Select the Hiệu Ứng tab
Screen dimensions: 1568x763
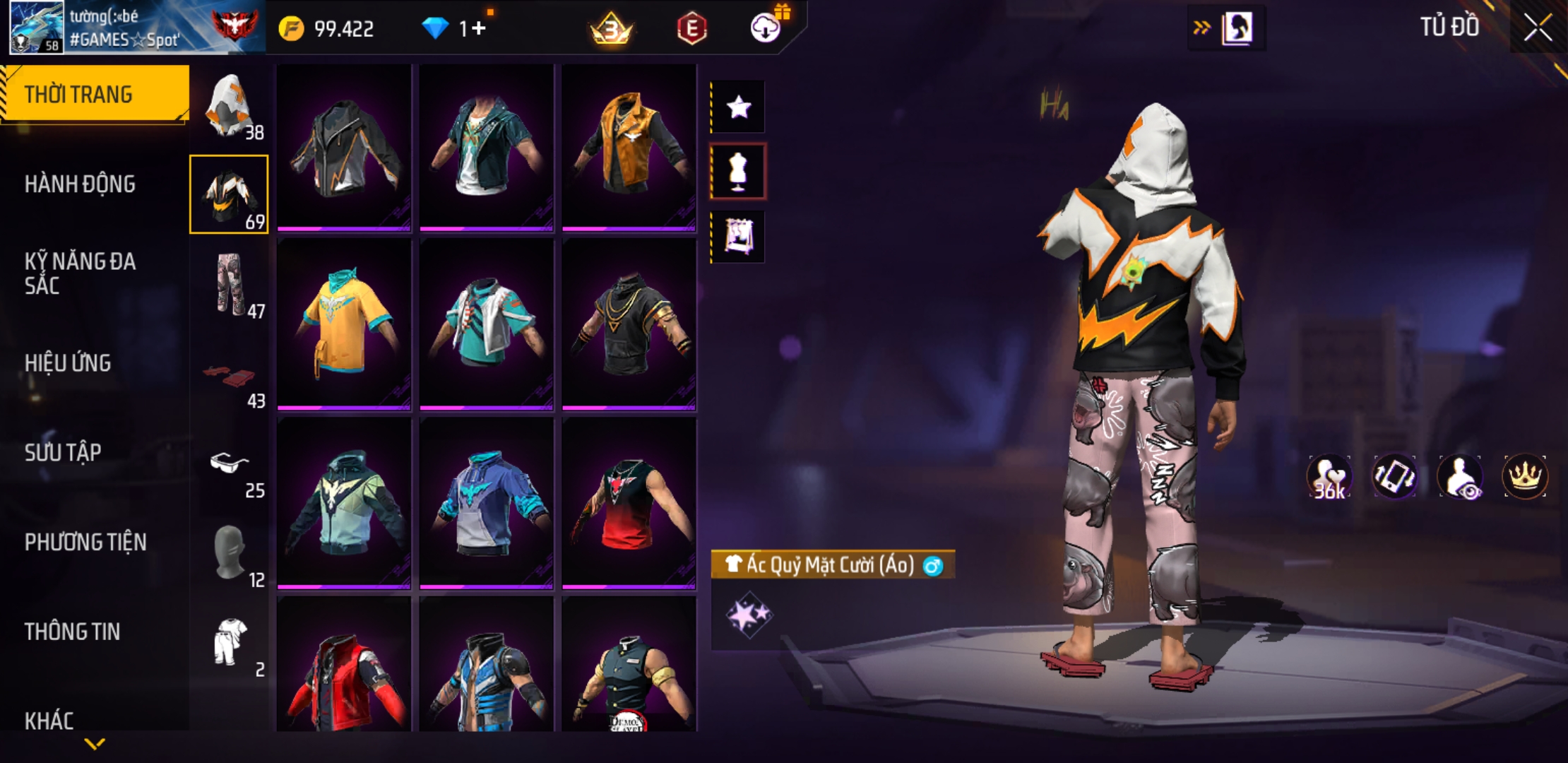(x=68, y=363)
